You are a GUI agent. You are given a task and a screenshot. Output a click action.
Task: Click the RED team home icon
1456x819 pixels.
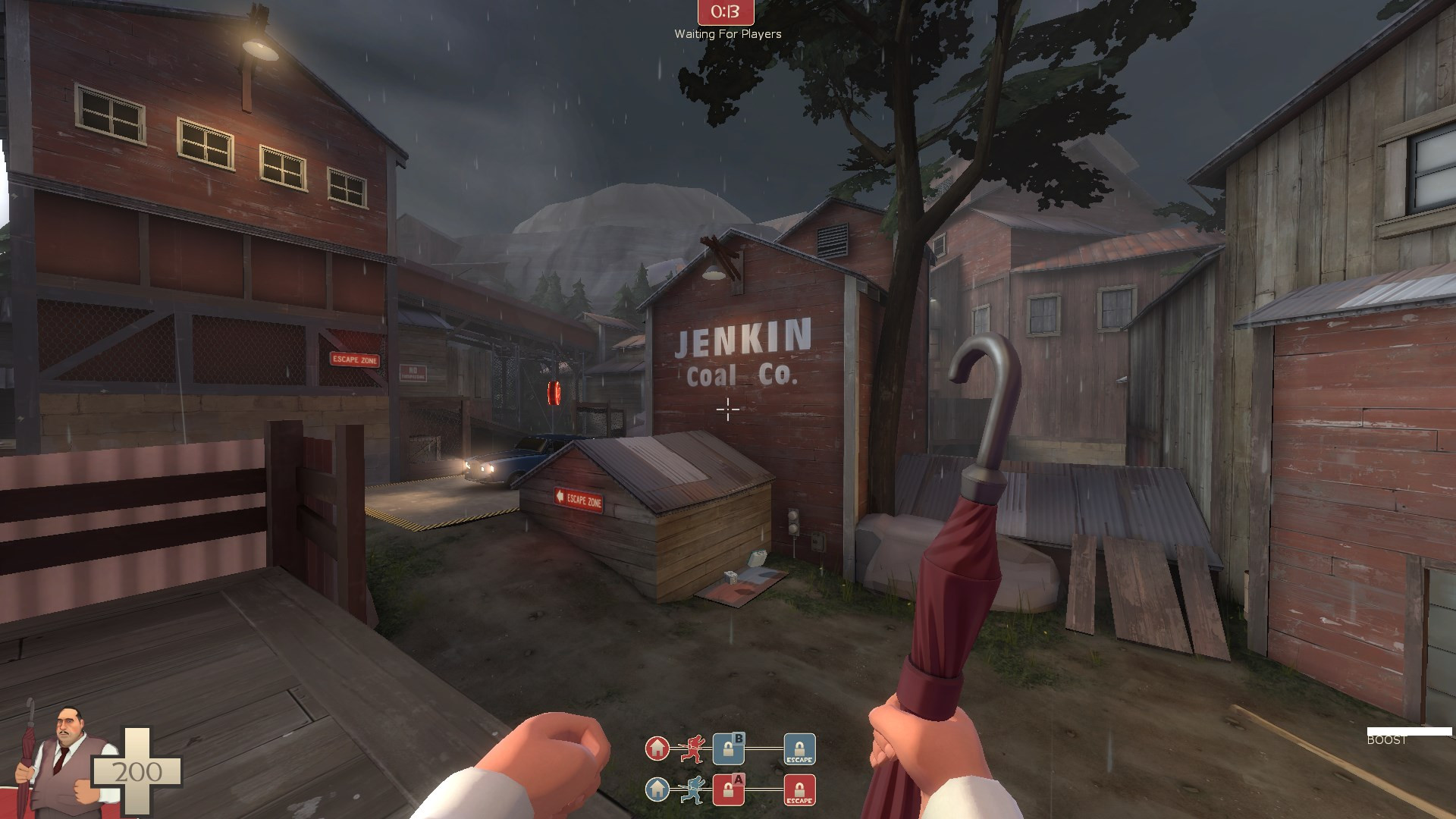[658, 749]
